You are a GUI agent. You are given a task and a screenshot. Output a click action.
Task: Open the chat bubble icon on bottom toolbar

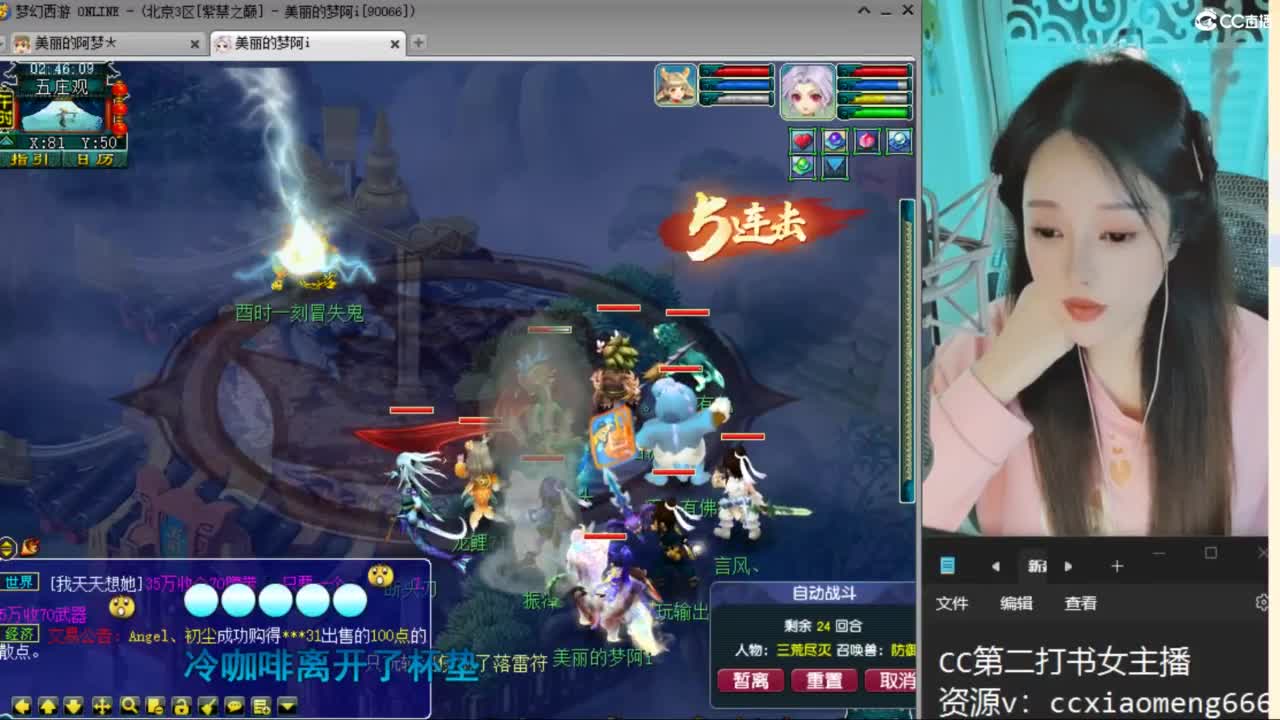(x=232, y=705)
